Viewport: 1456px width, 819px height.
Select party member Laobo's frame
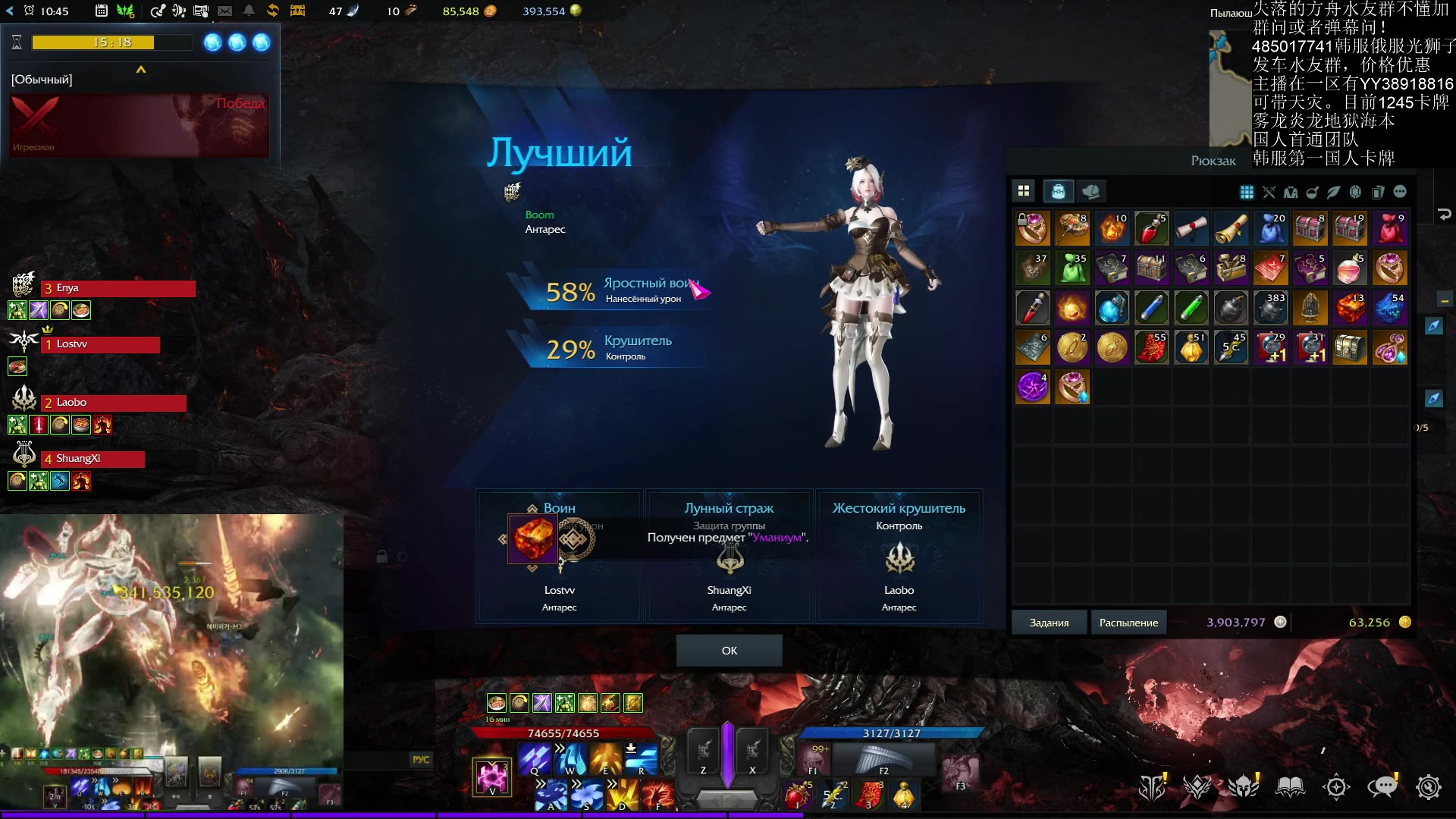pyautogui.click(x=114, y=403)
